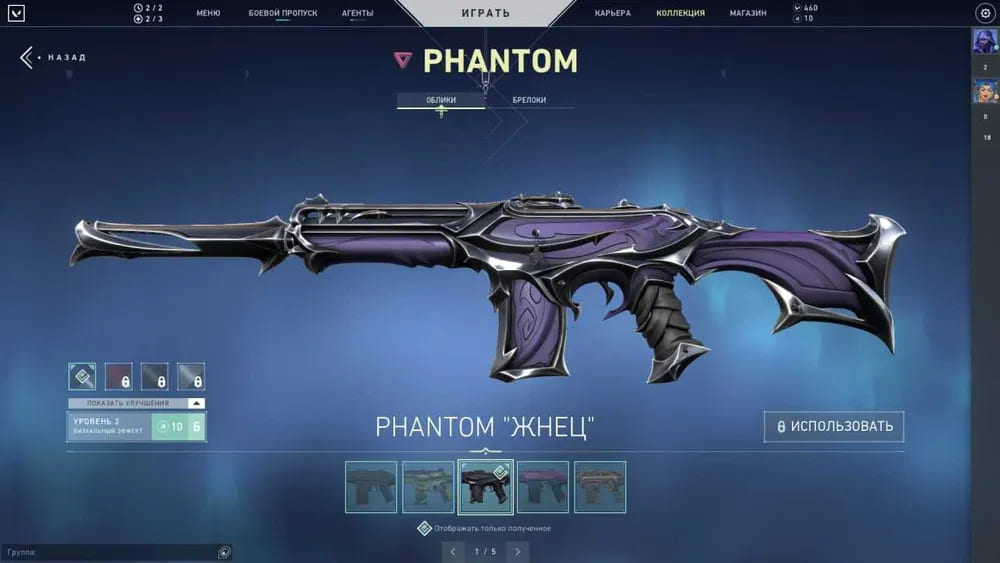
Task: Switch to the ОБЛИКИ tab
Action: click(x=441, y=100)
